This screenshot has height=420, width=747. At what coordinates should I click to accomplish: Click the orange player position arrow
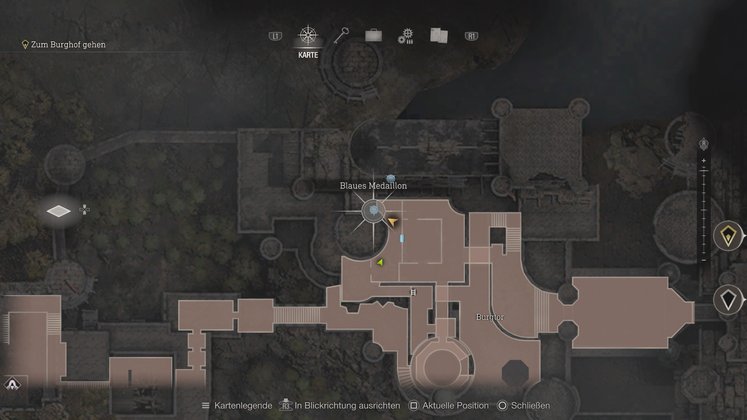tap(394, 220)
